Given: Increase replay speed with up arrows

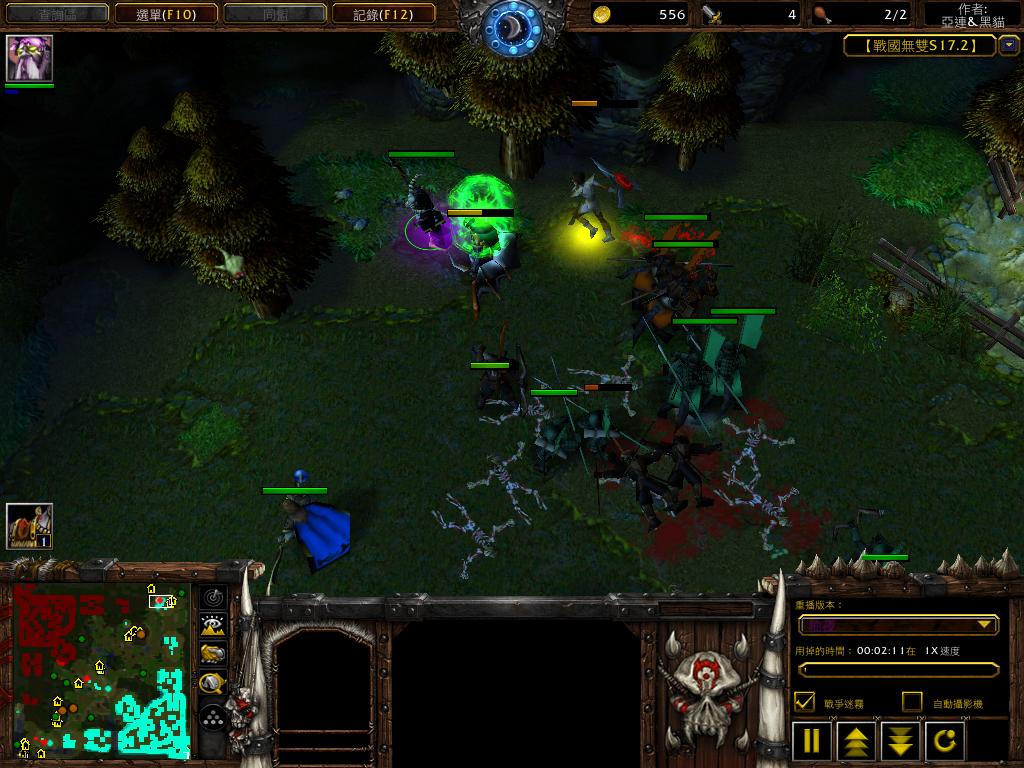Looking at the screenshot, I should click(x=857, y=741).
